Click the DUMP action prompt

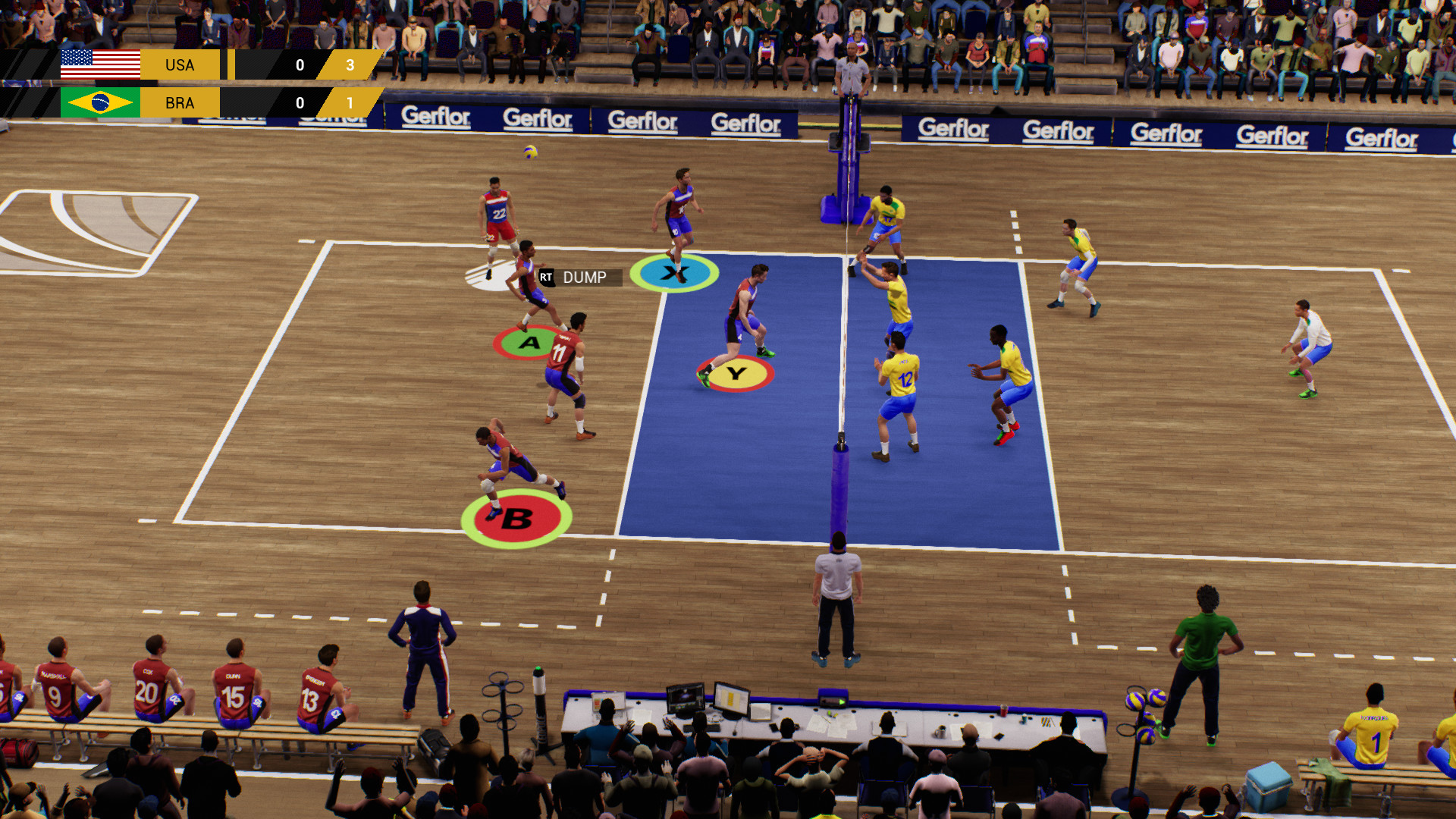point(585,278)
